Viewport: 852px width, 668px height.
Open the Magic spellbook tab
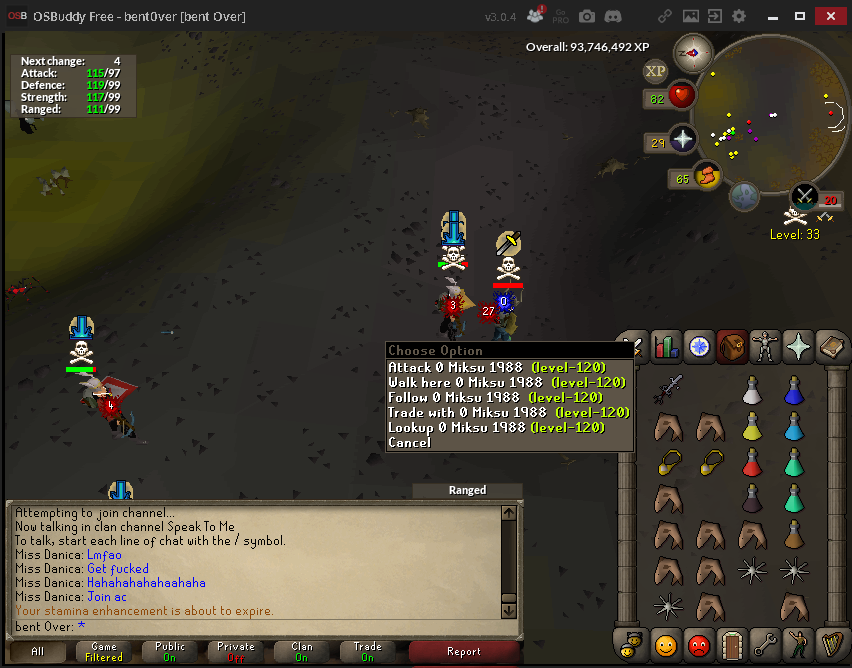[x=831, y=347]
